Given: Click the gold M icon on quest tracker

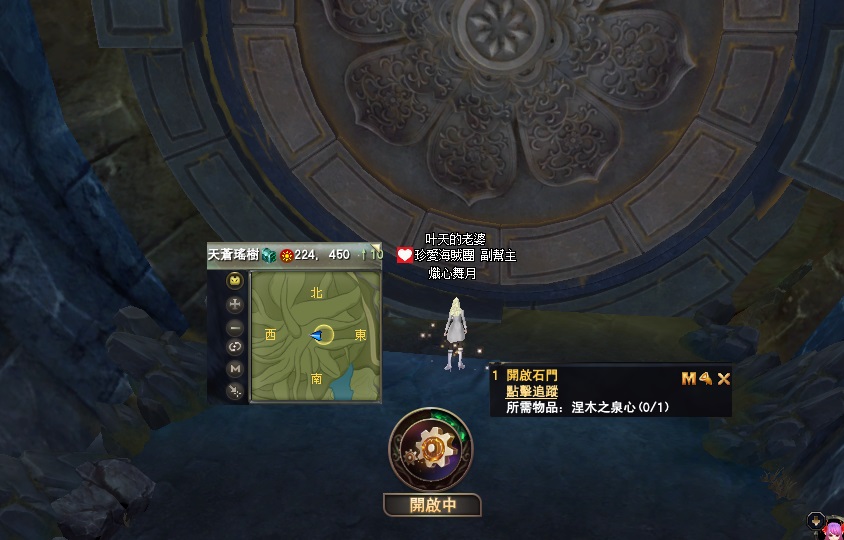Looking at the screenshot, I should pos(688,378).
